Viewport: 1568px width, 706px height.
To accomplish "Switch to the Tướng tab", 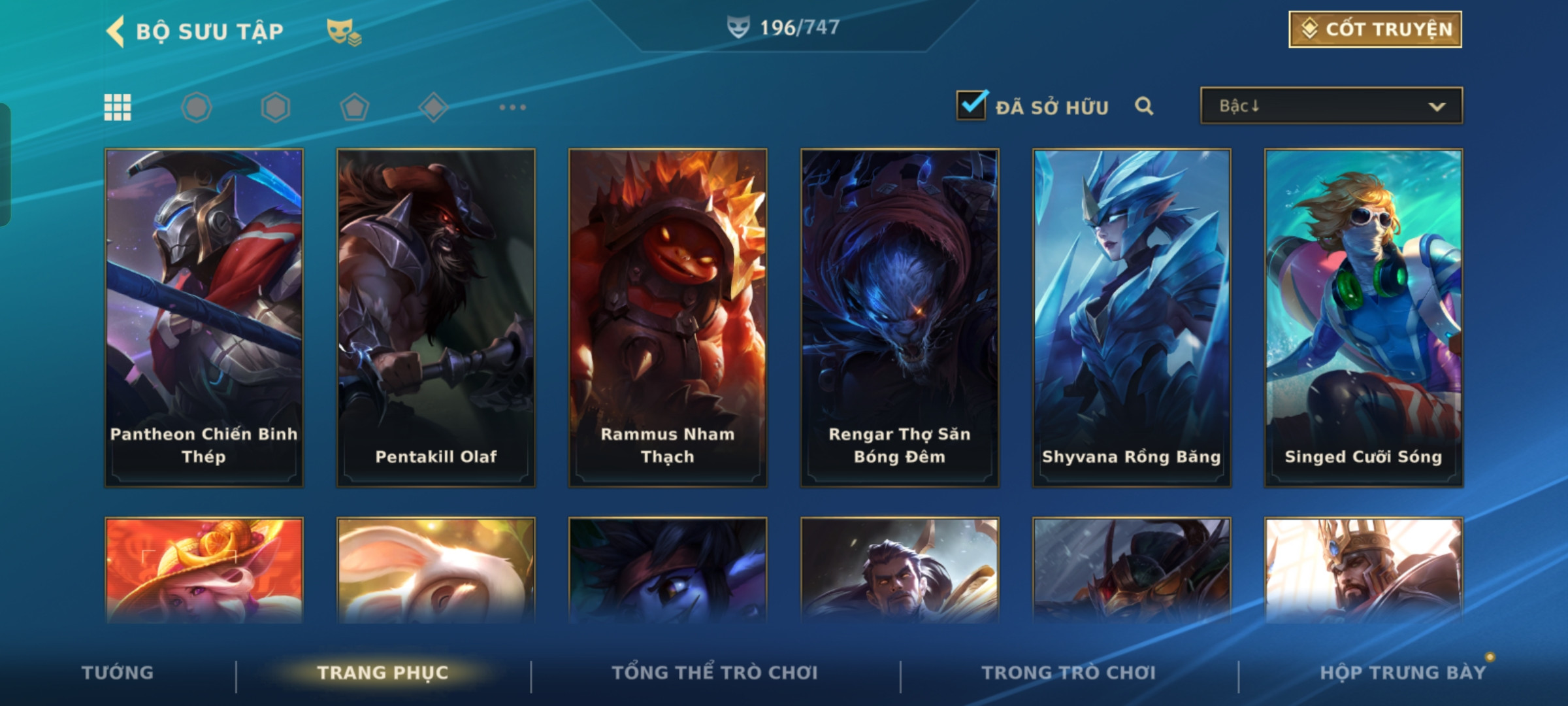I will pos(118,673).
